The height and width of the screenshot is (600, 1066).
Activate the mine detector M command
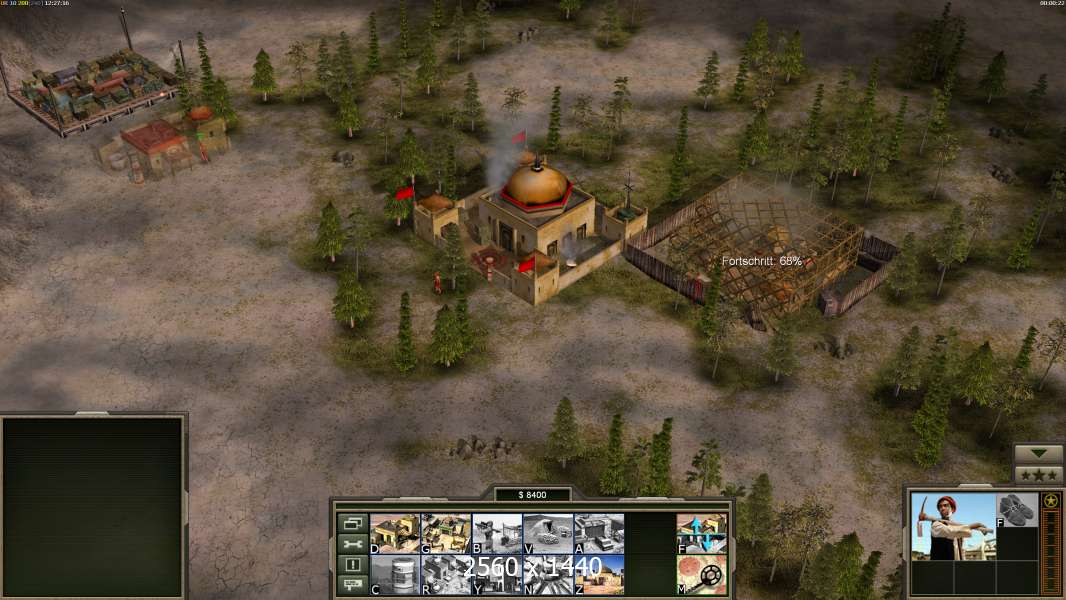[x=702, y=574]
